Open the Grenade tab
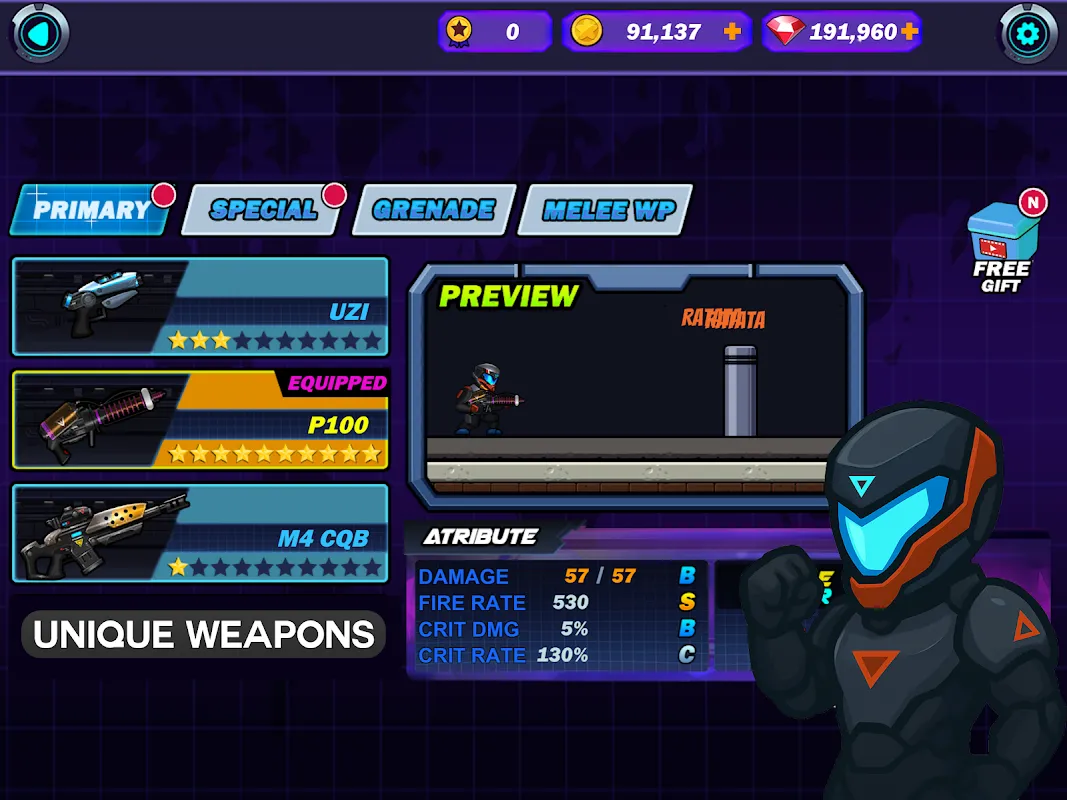The width and height of the screenshot is (1067, 800). click(434, 210)
